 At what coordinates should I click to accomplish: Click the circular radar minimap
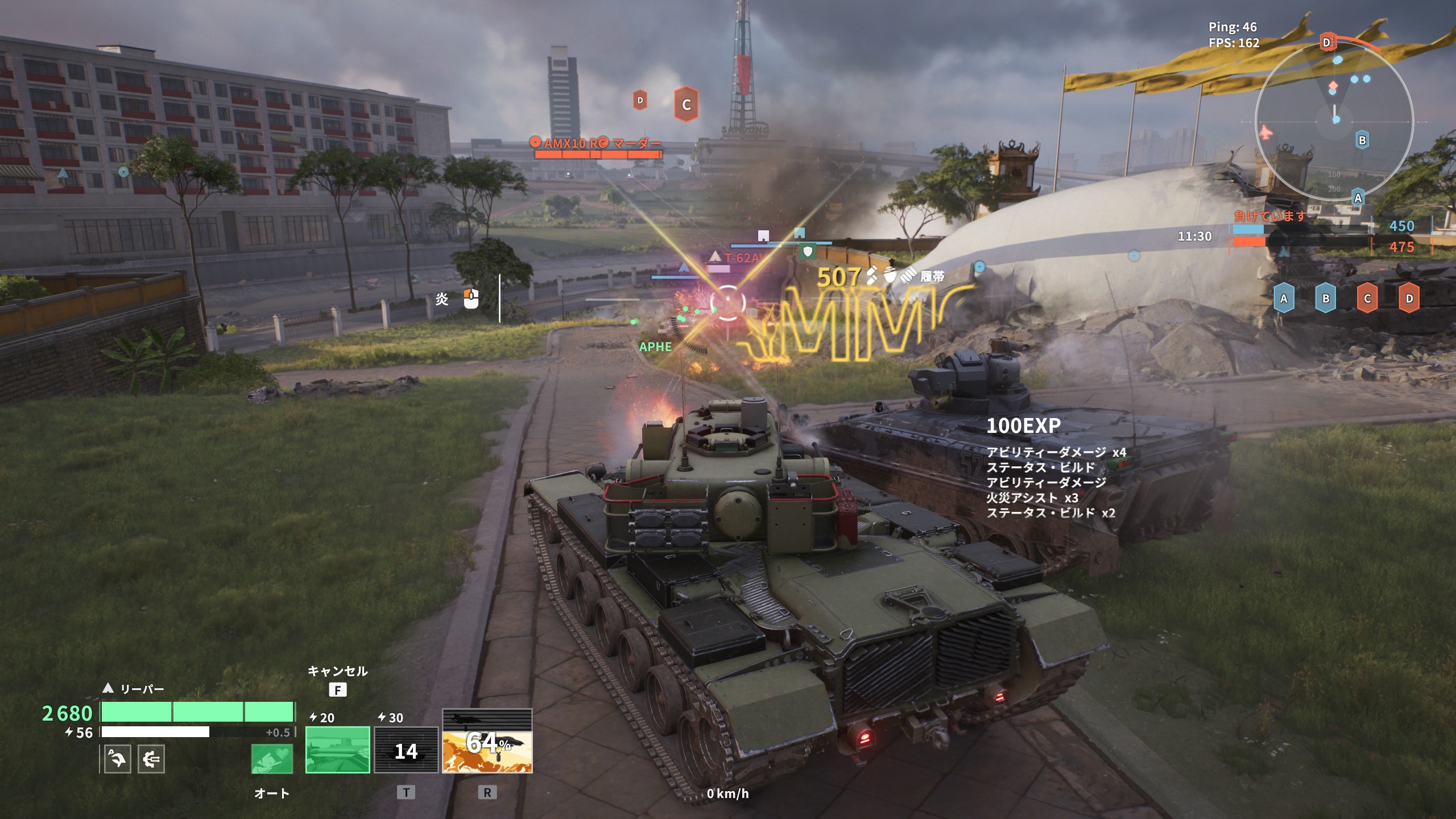pyautogui.click(x=1334, y=121)
